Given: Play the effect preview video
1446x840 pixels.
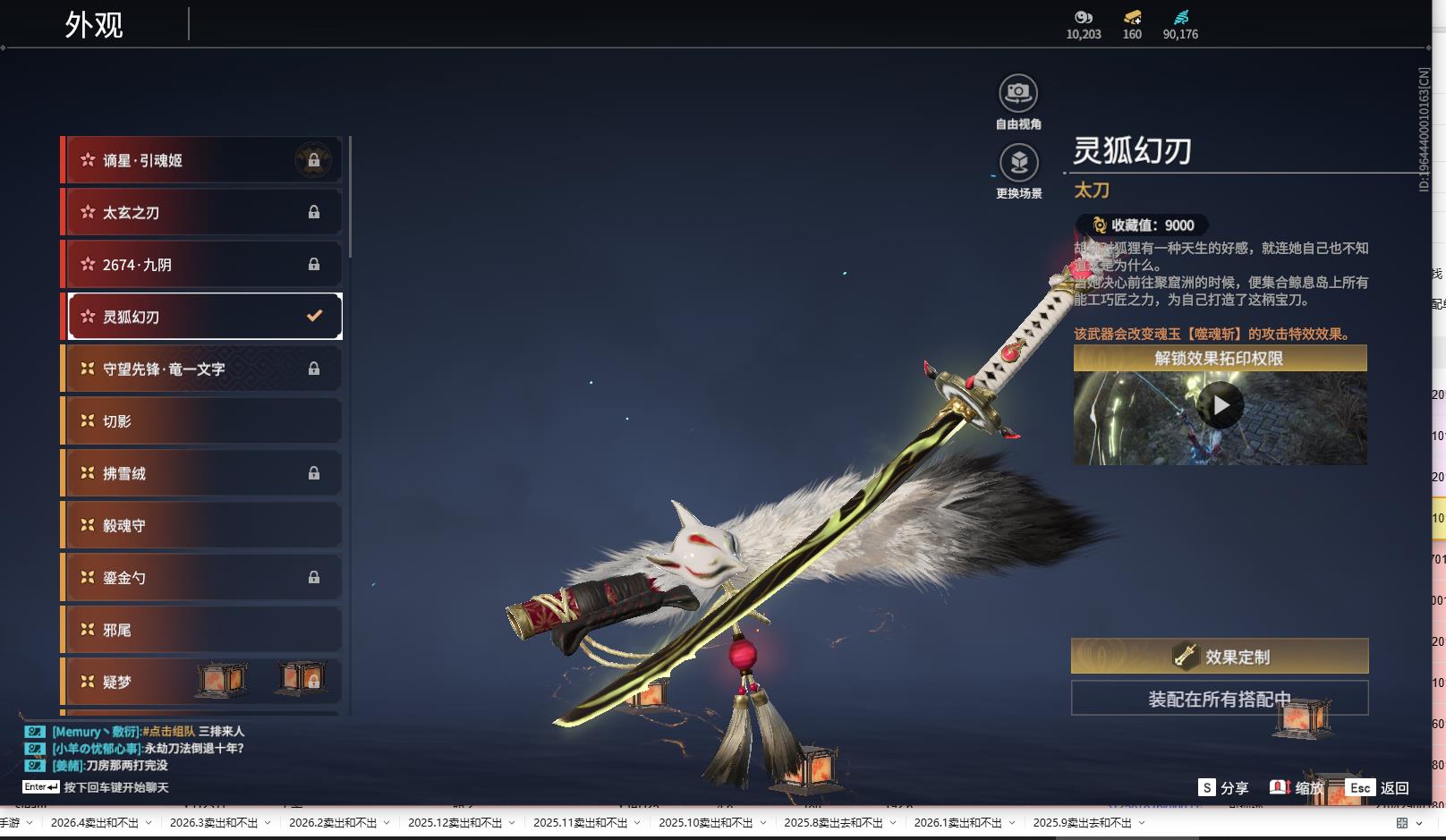Looking at the screenshot, I should [x=1221, y=406].
